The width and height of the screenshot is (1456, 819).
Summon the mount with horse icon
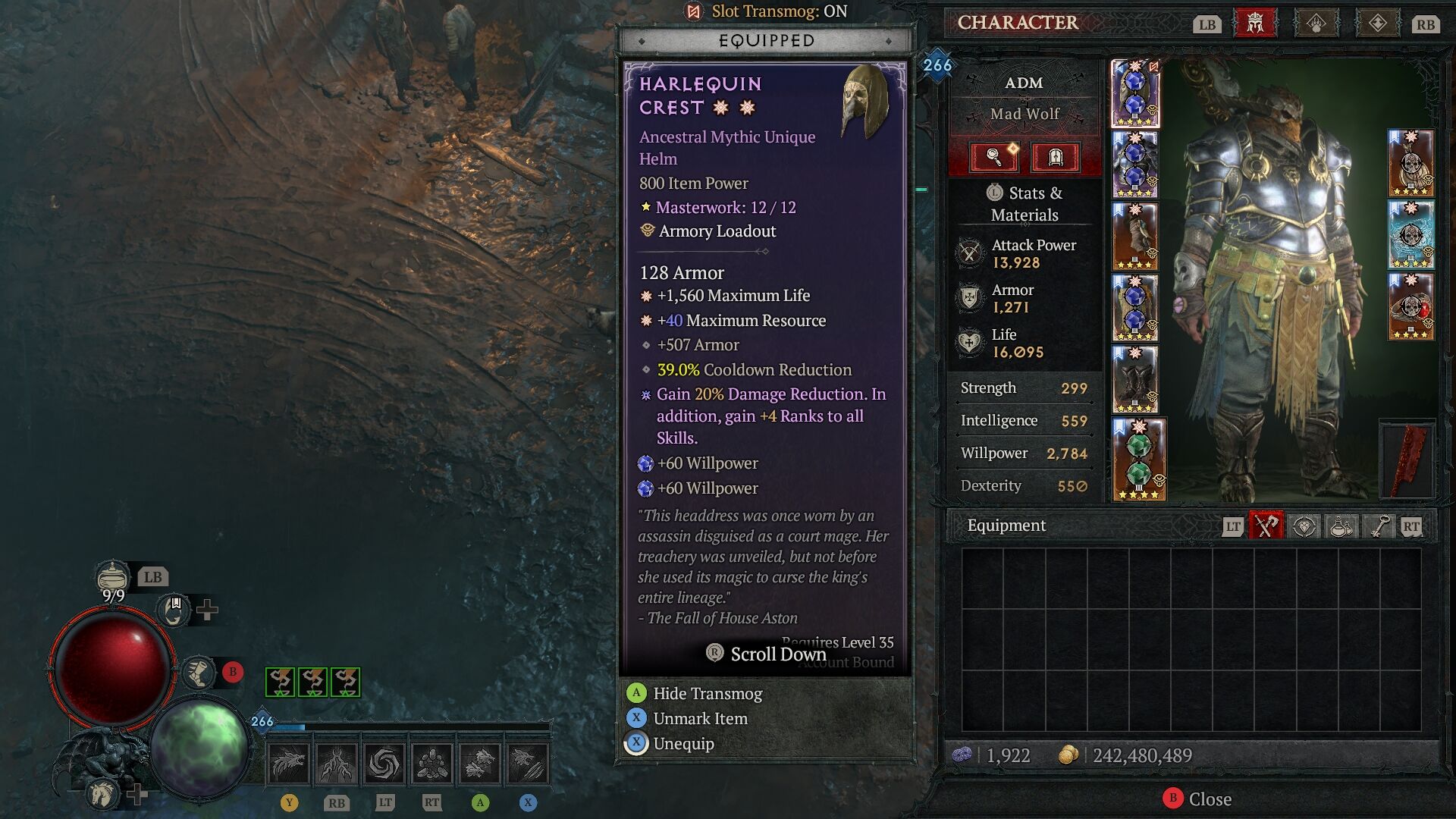[102, 794]
